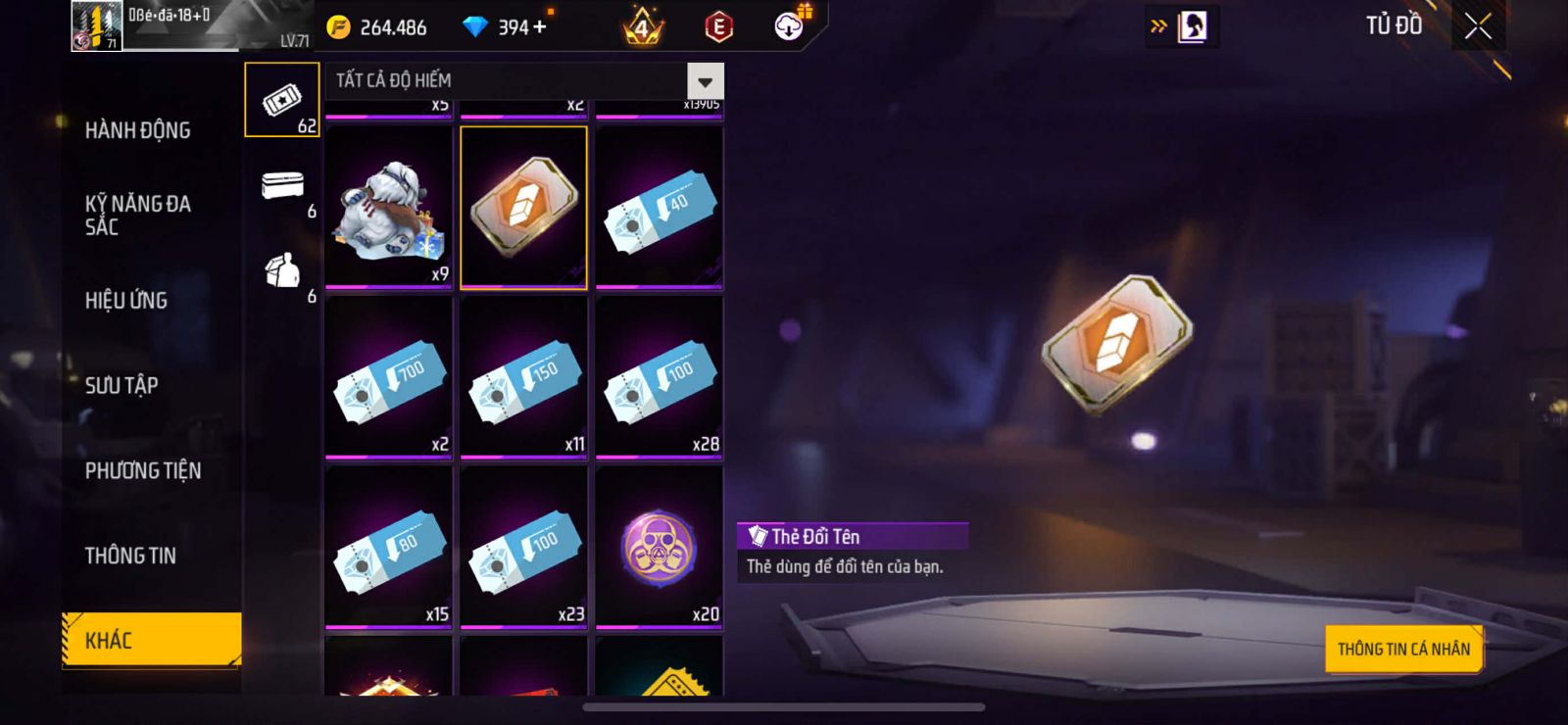Select the Hiệu Ứng category
Viewport: 1568px width, 725px height.
click(x=125, y=300)
